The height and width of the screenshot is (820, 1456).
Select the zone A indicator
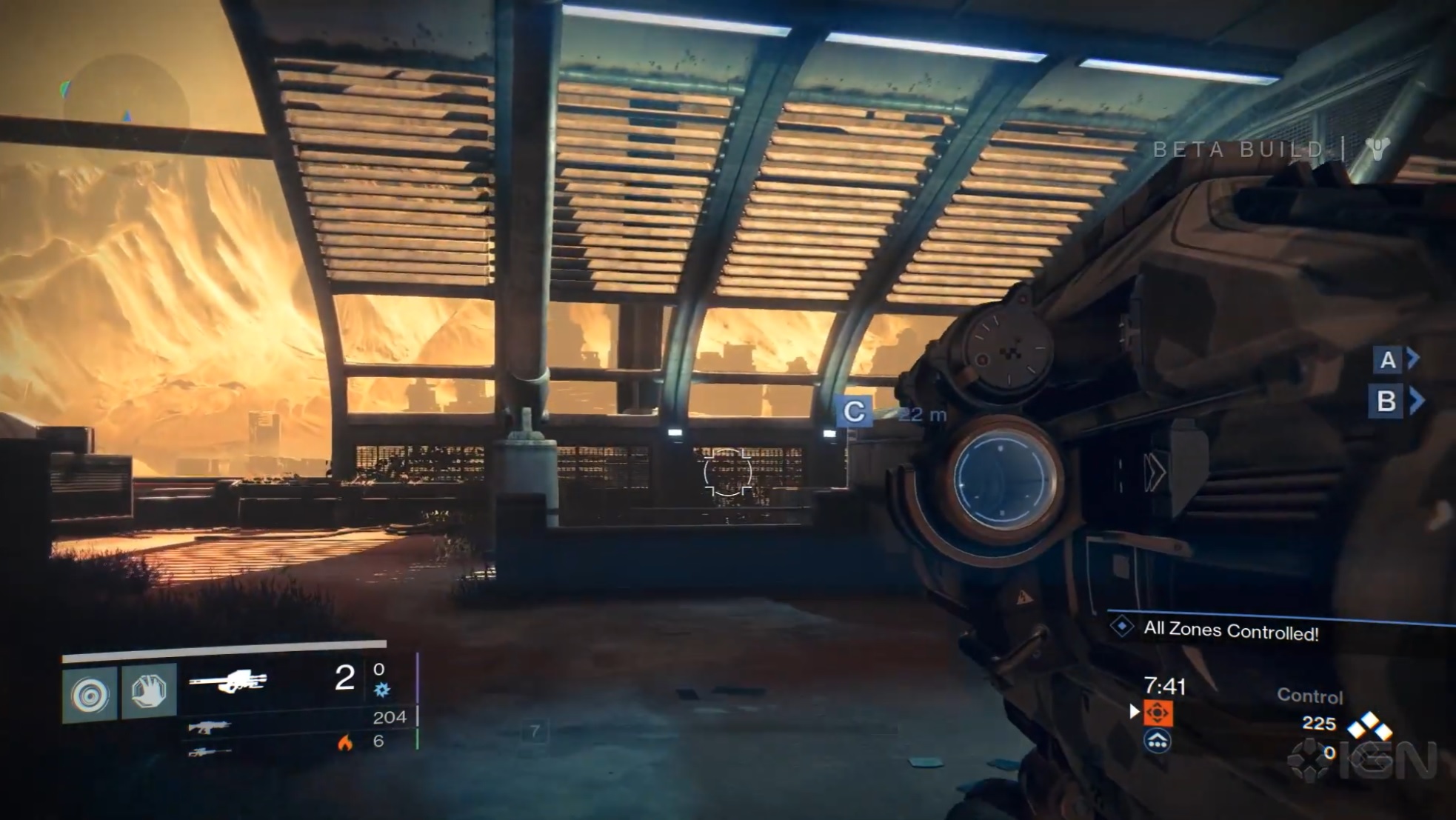coord(1388,360)
